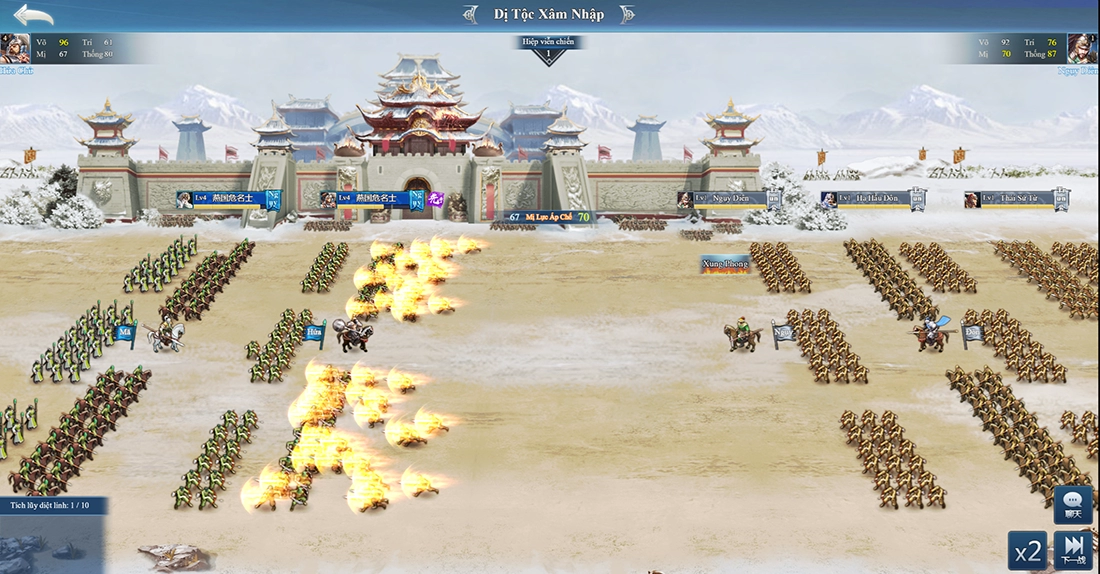The image size is (1100, 574).
Task: Select the left commander portrait
Action: point(15,48)
